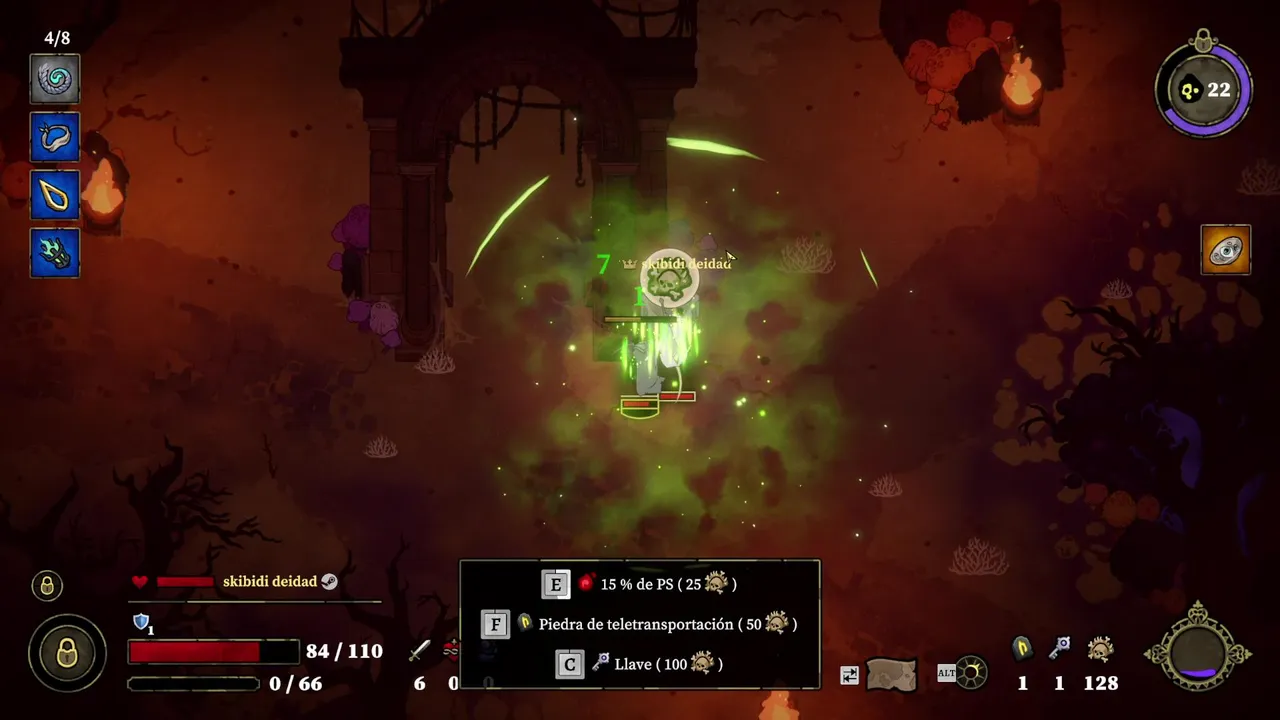Open the parchment map
1280x720 pixels.
point(891,674)
